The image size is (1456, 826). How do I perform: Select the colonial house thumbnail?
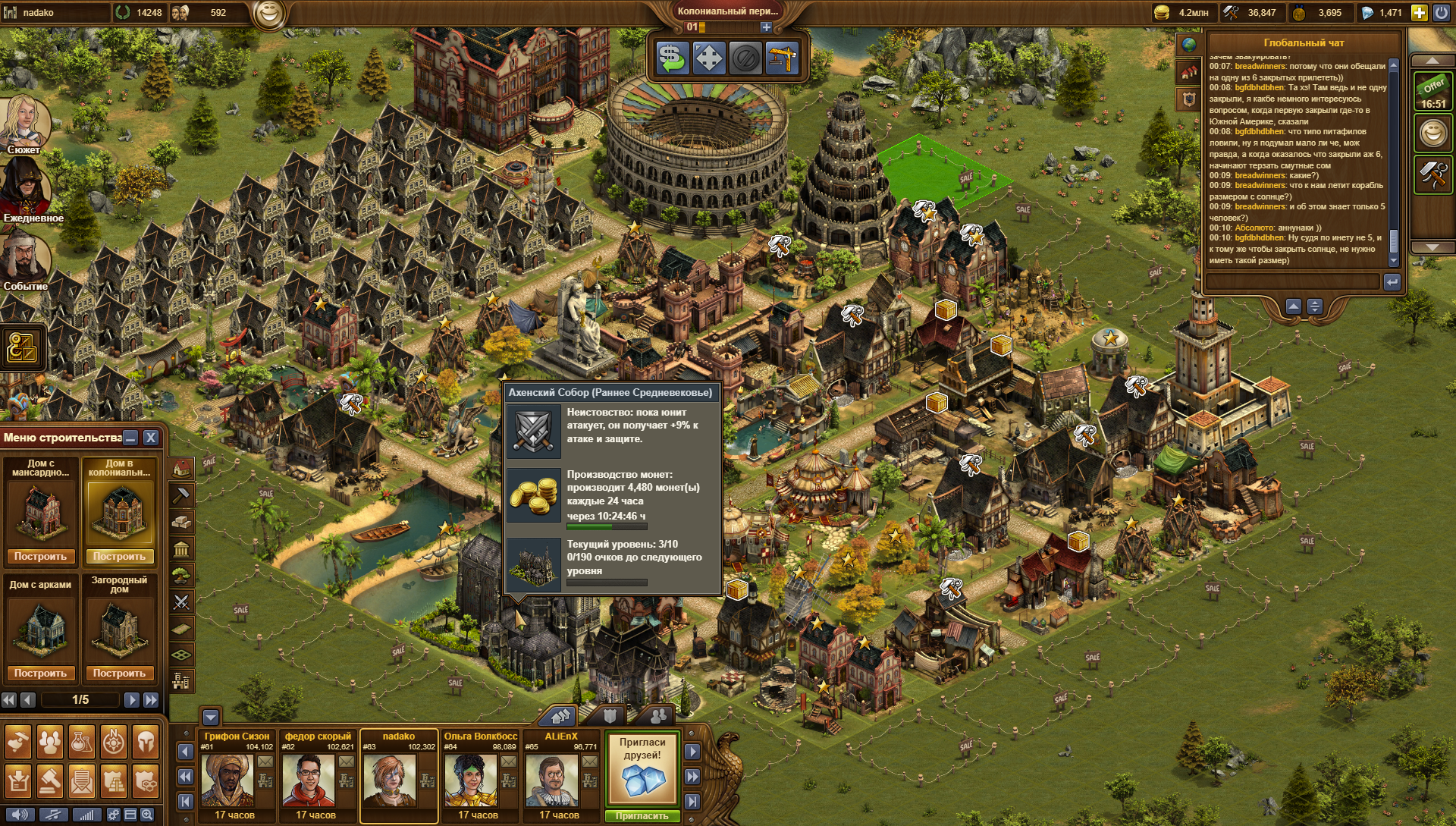pos(119,511)
